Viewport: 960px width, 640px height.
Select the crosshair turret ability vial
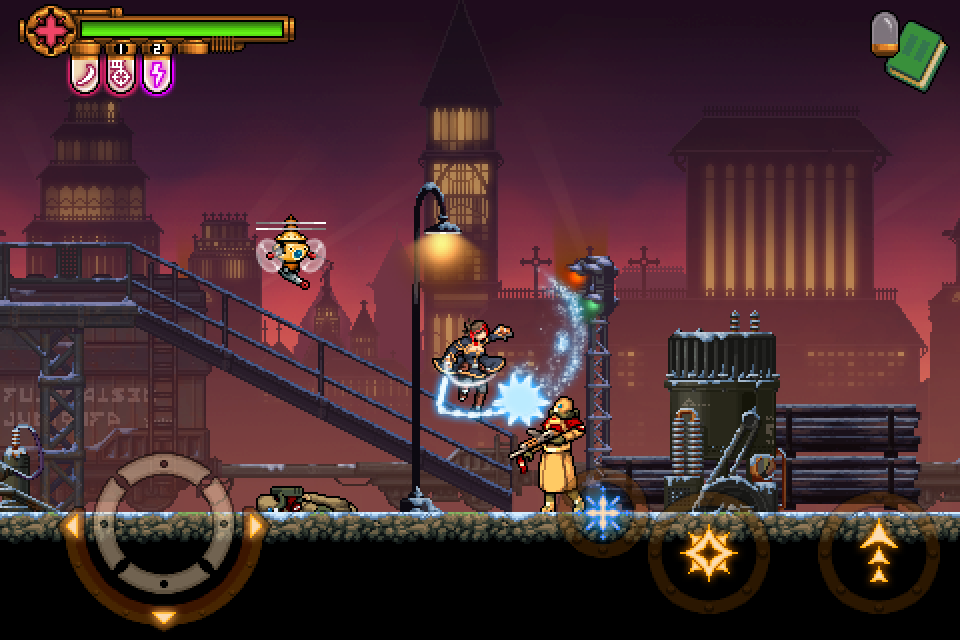(x=122, y=75)
